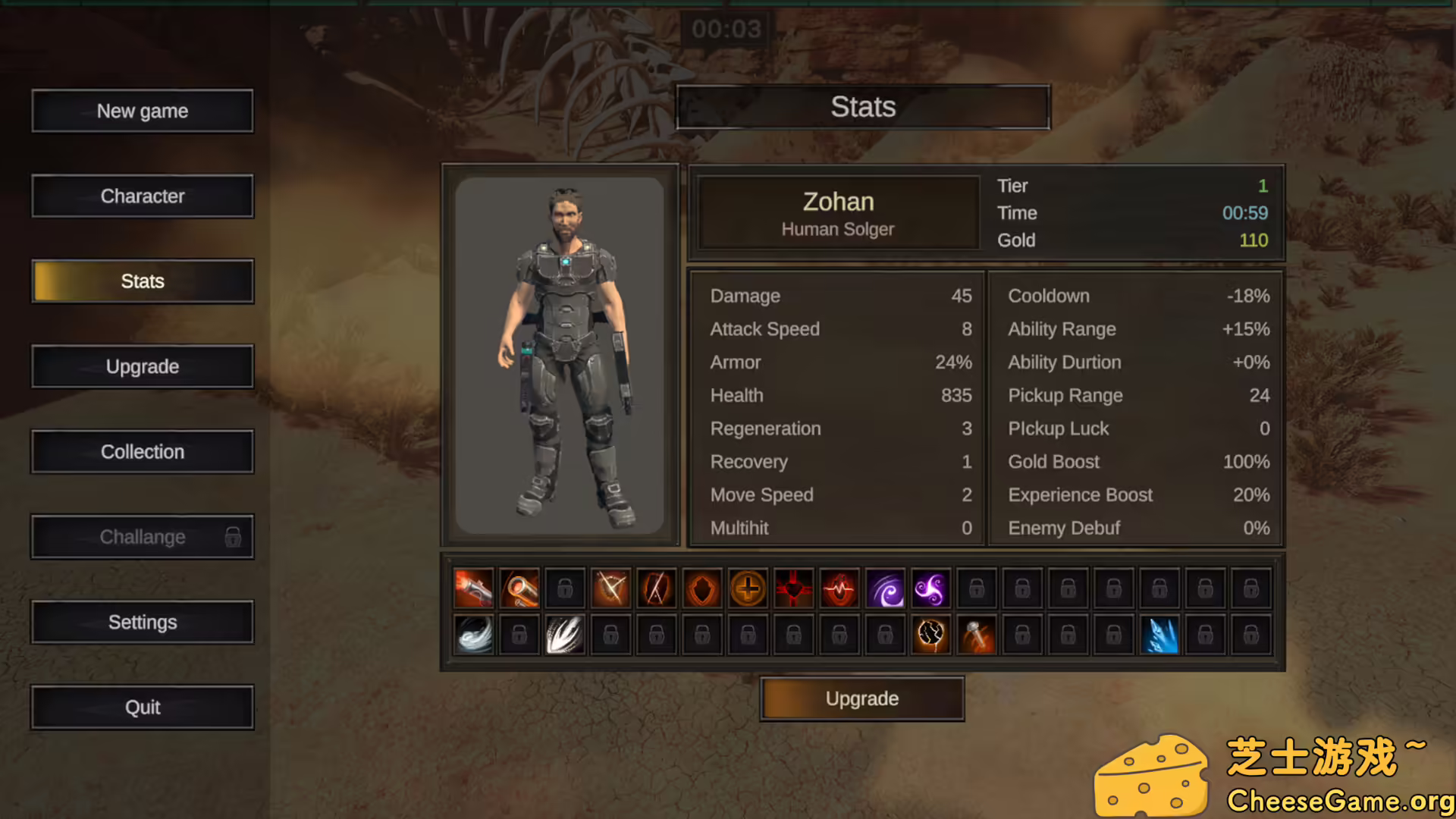
Task: Select the purple triskelion ability icon
Action: pos(931,588)
